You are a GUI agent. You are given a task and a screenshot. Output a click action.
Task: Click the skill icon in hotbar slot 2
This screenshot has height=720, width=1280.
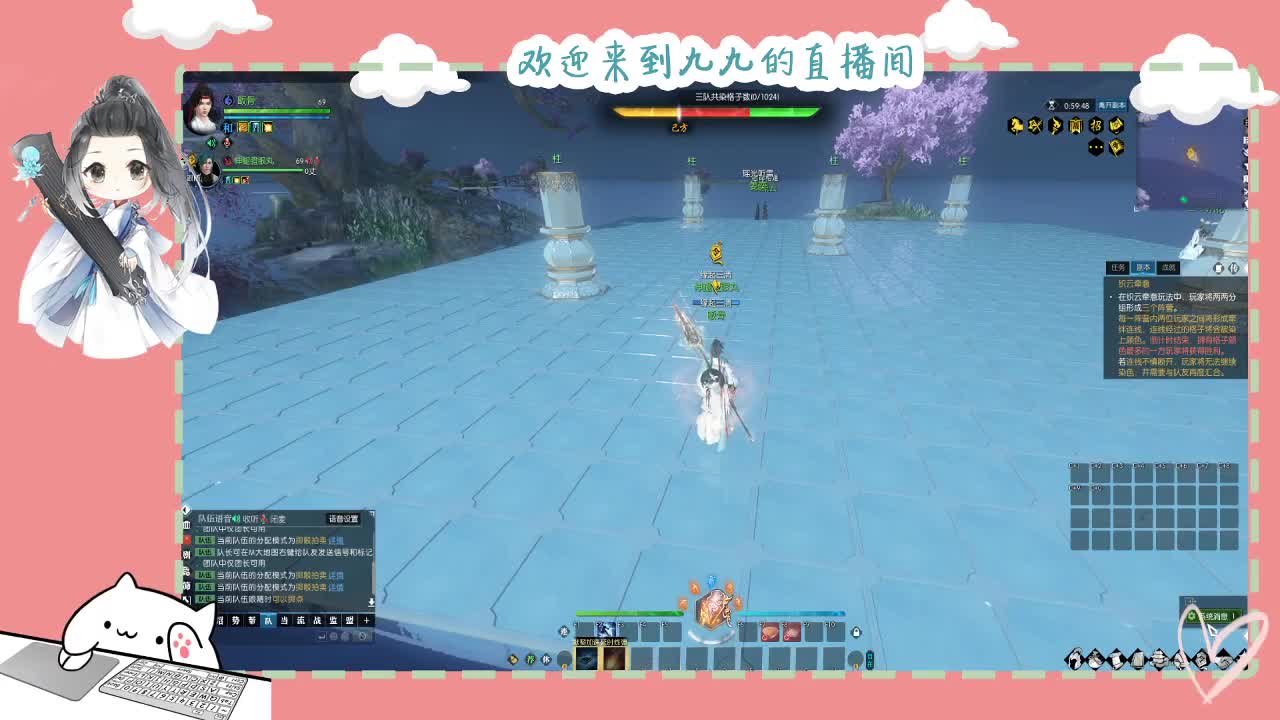click(606, 631)
